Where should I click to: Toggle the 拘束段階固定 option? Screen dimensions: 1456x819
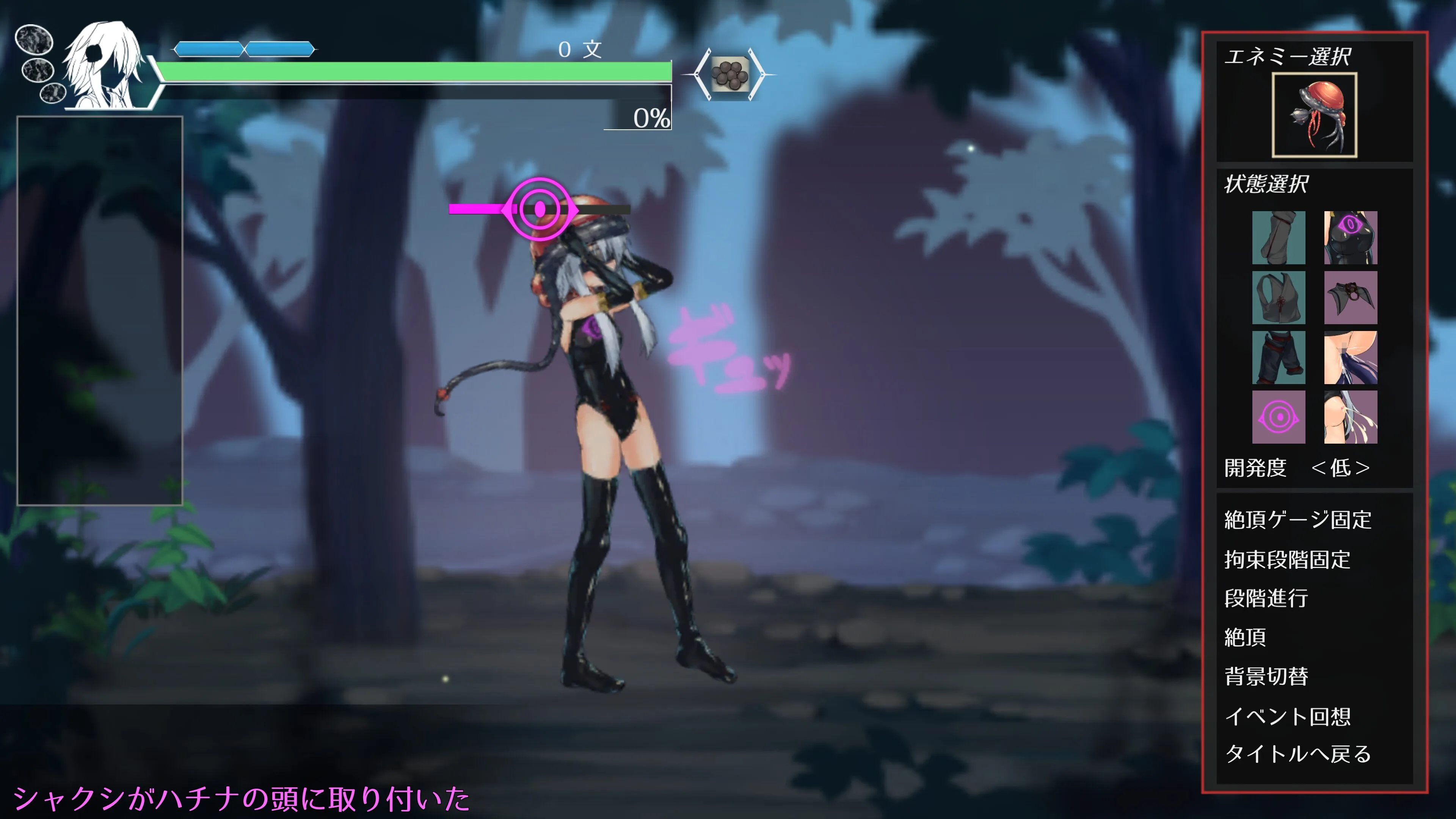(x=1287, y=560)
